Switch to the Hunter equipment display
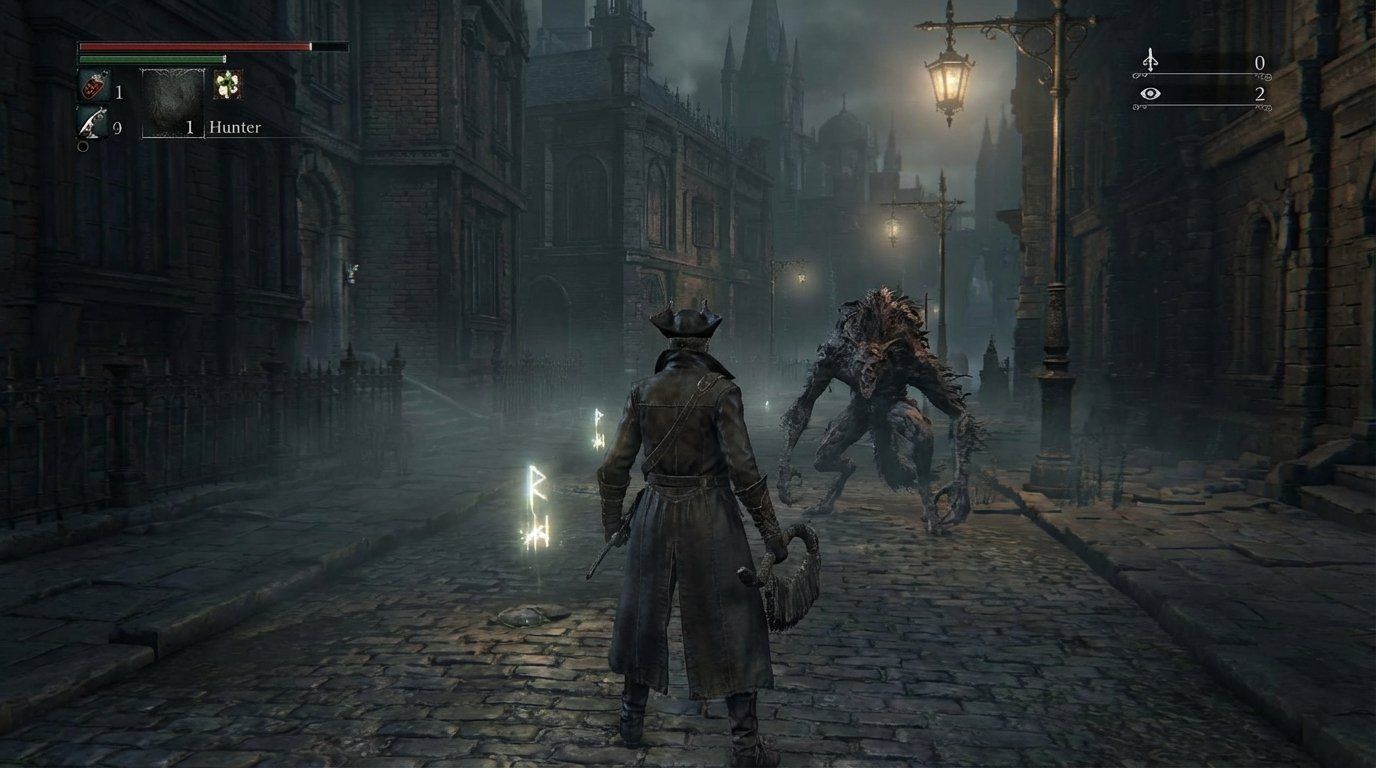This screenshot has width=1376, height=768. click(234, 127)
